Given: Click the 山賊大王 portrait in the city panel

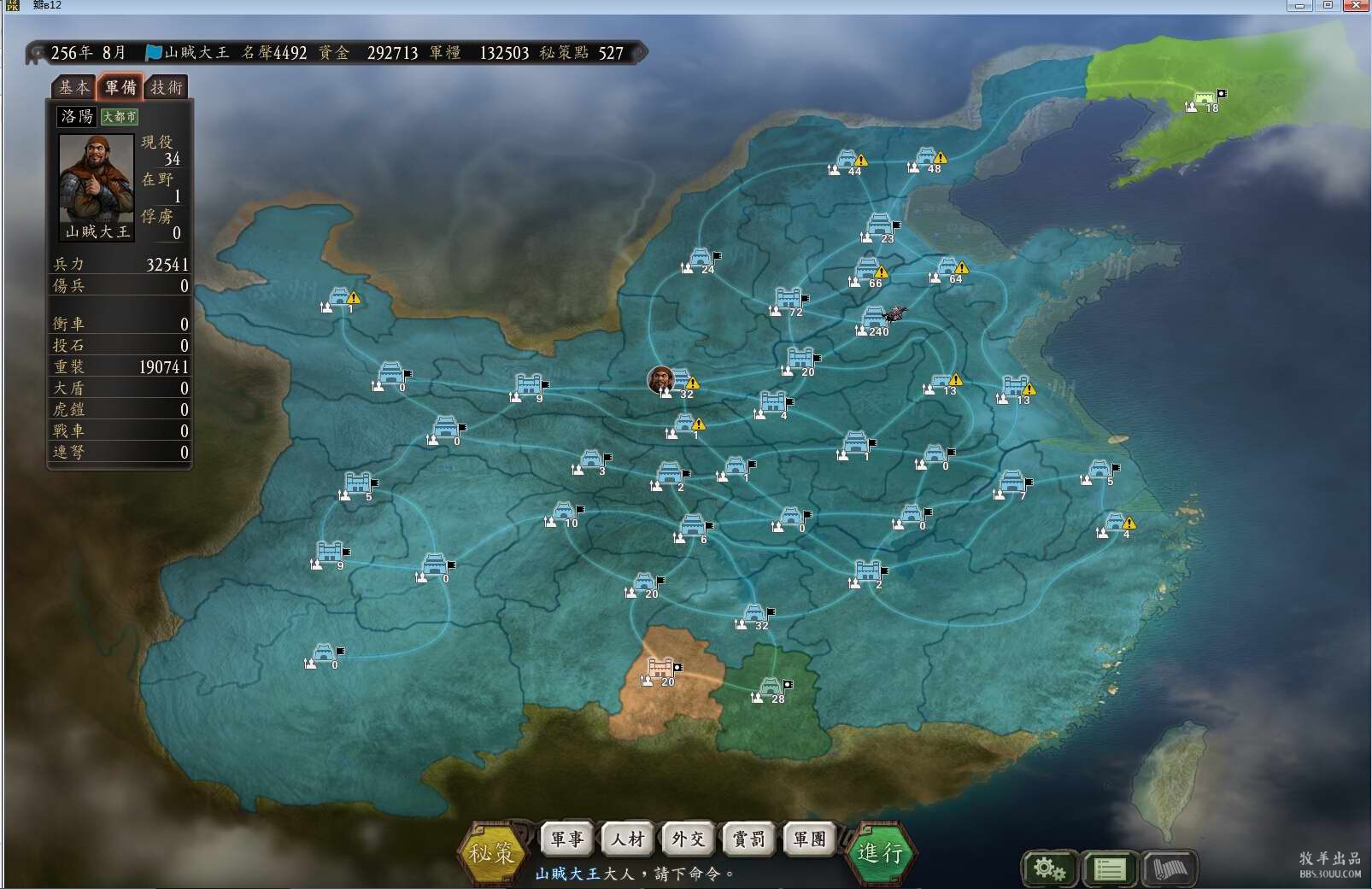Looking at the screenshot, I should (x=97, y=178).
